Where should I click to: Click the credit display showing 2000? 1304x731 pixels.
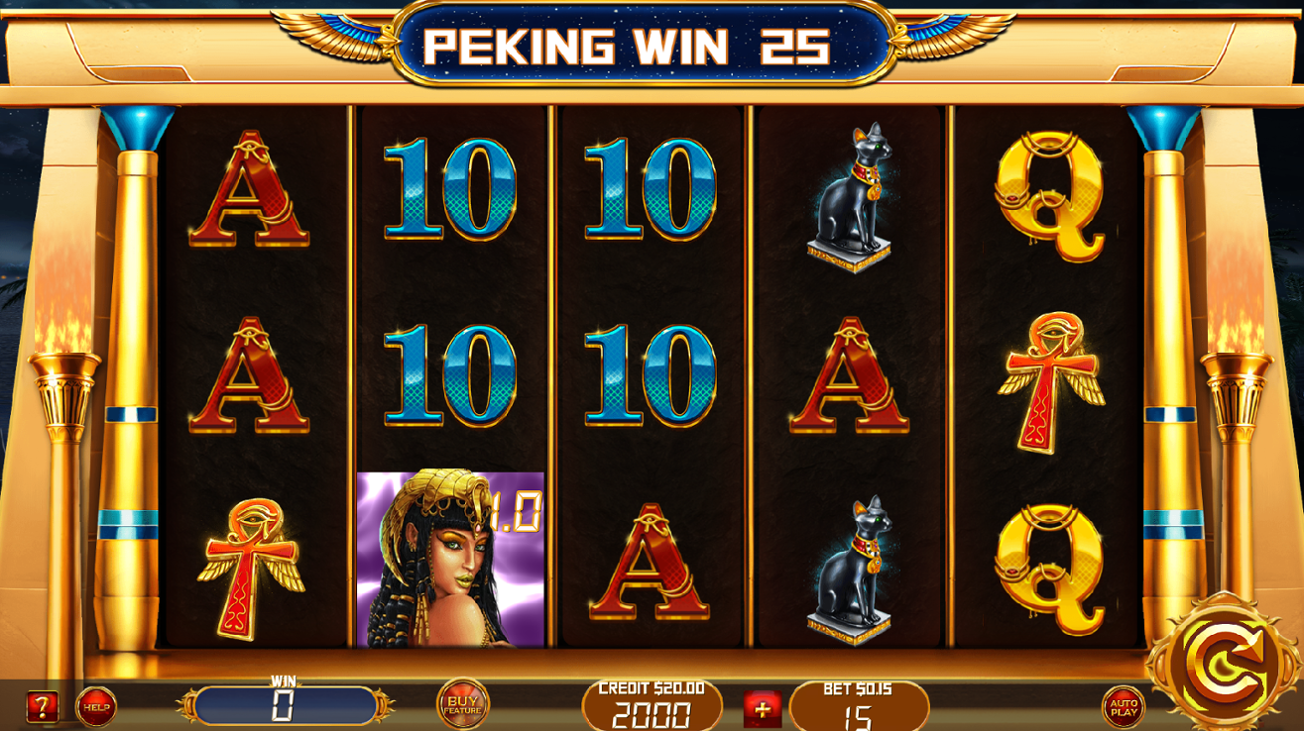(651, 712)
